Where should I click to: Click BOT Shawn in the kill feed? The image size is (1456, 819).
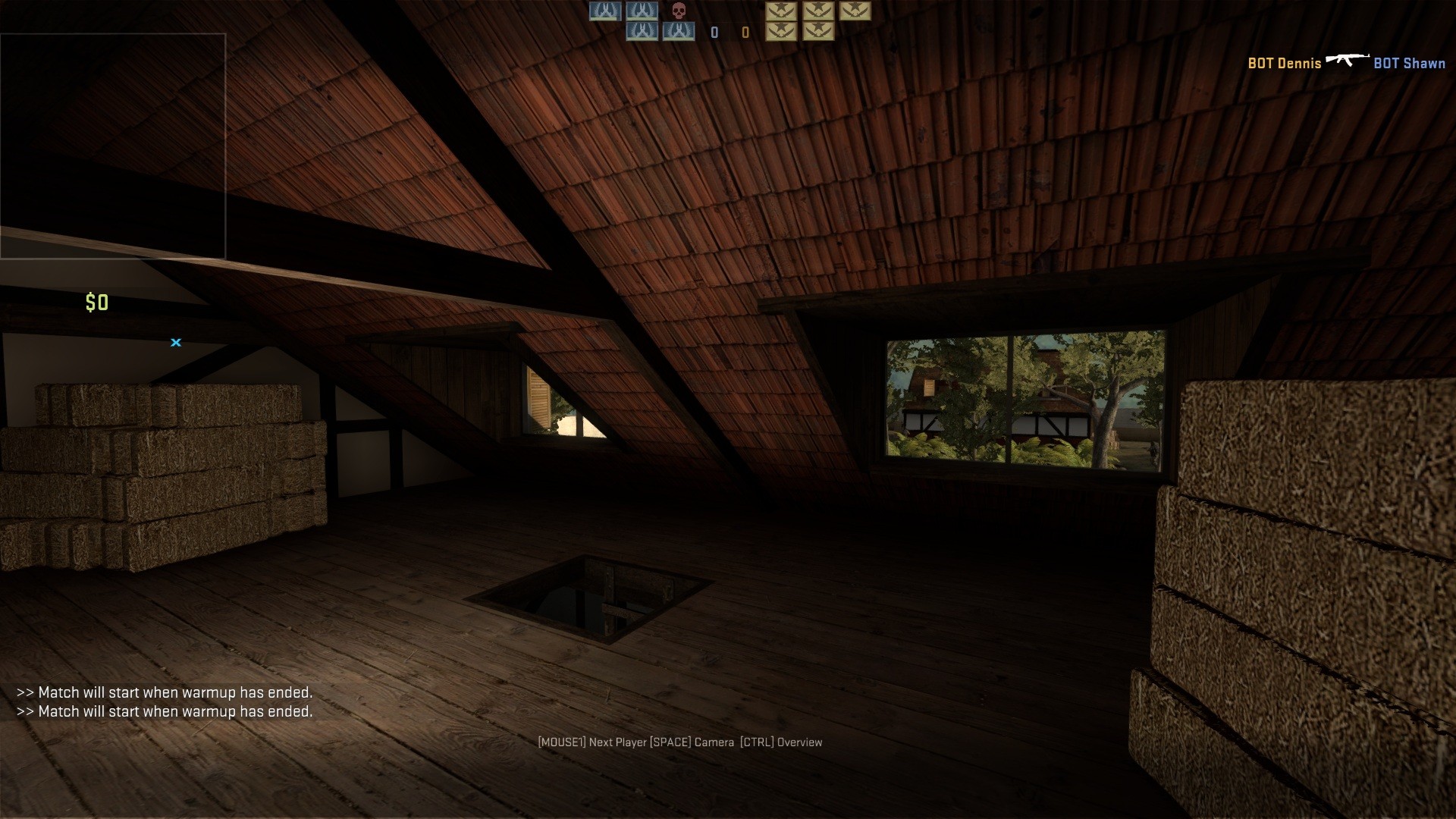click(x=1410, y=64)
